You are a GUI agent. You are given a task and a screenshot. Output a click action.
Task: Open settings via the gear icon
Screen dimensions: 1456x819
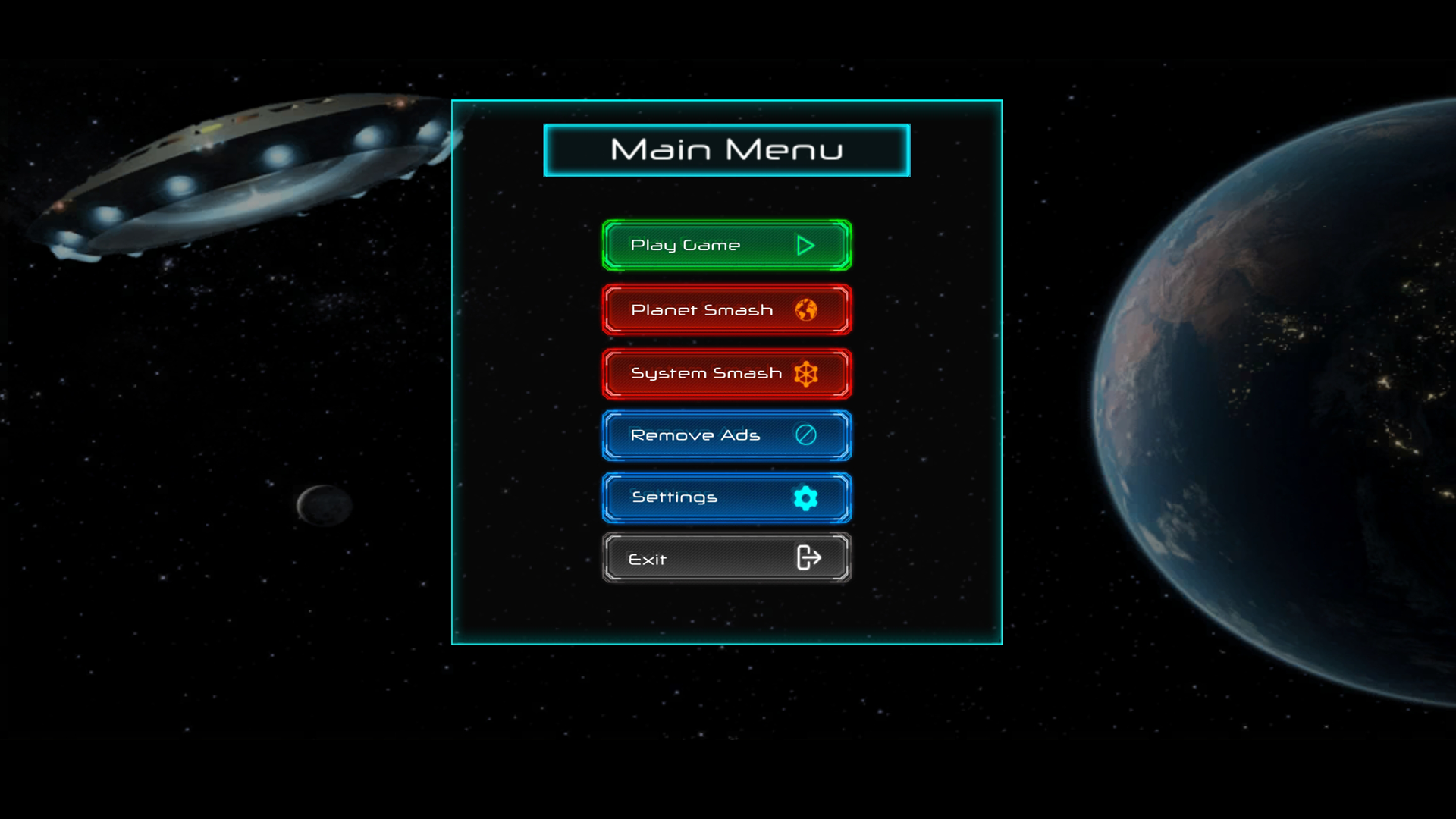[x=805, y=497]
